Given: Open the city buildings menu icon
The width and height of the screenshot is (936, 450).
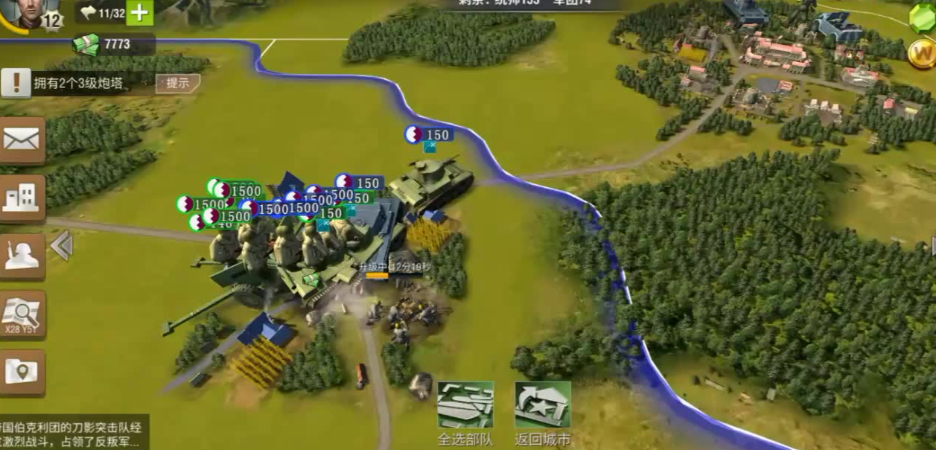Looking at the screenshot, I should tap(22, 197).
